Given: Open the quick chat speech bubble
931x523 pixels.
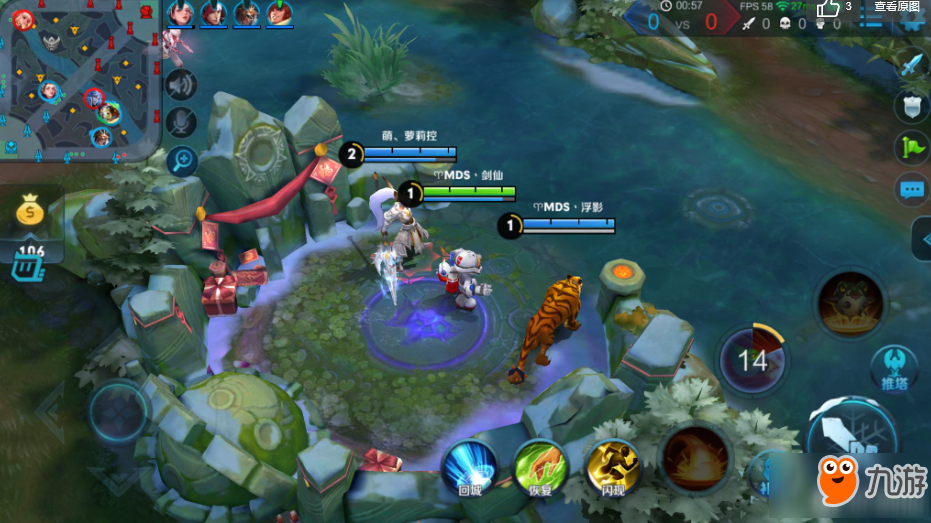Looking at the screenshot, I should pyautogui.click(x=910, y=188).
